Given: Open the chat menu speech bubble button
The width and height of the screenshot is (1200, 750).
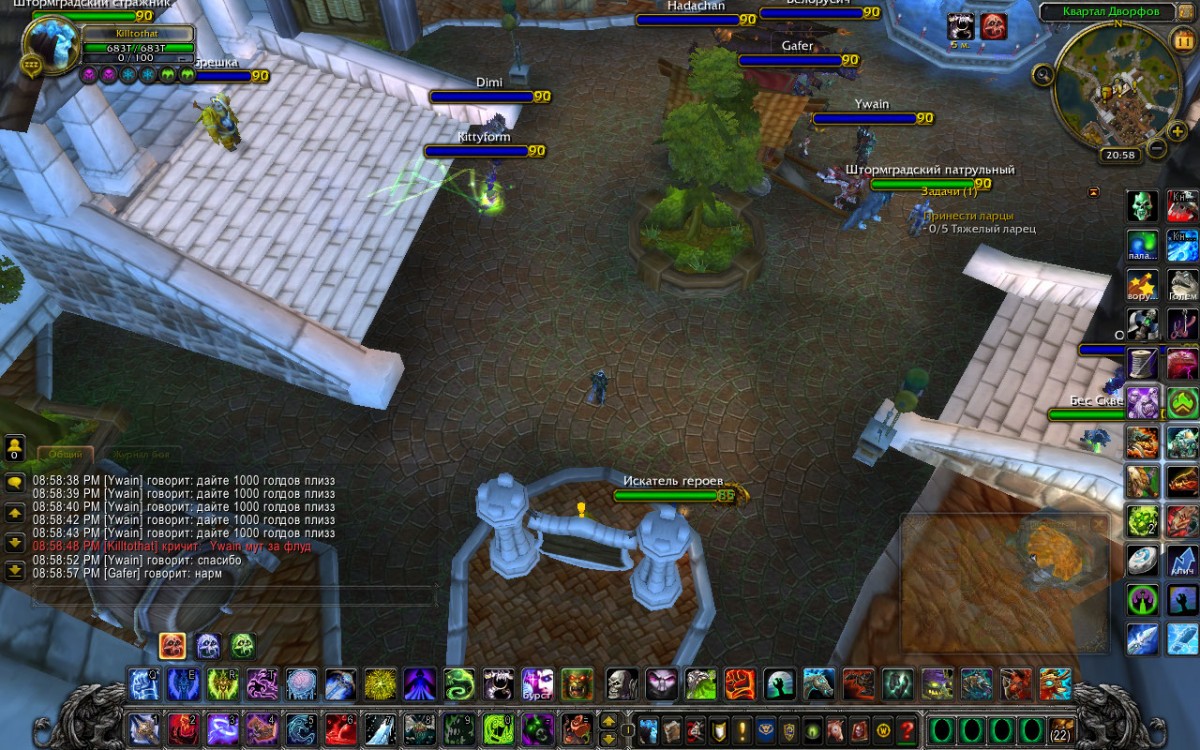Looking at the screenshot, I should tap(15, 482).
